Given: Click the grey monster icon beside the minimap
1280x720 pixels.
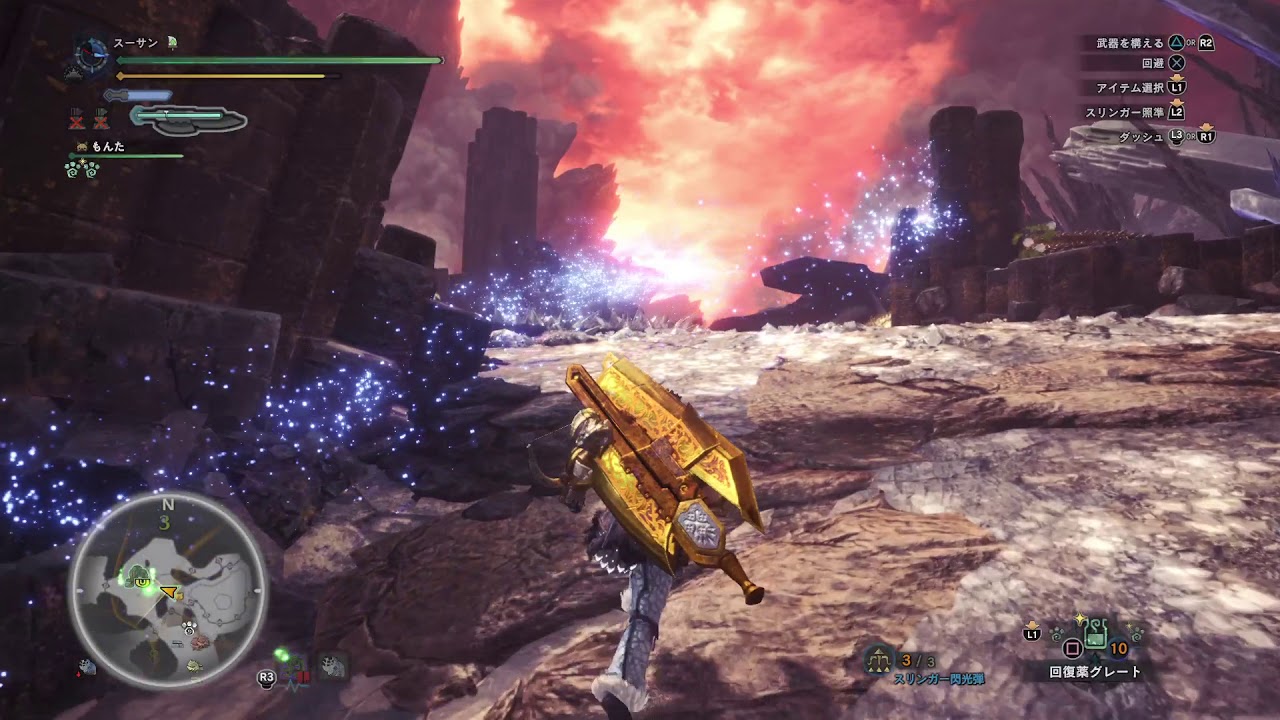Looking at the screenshot, I should [x=331, y=667].
